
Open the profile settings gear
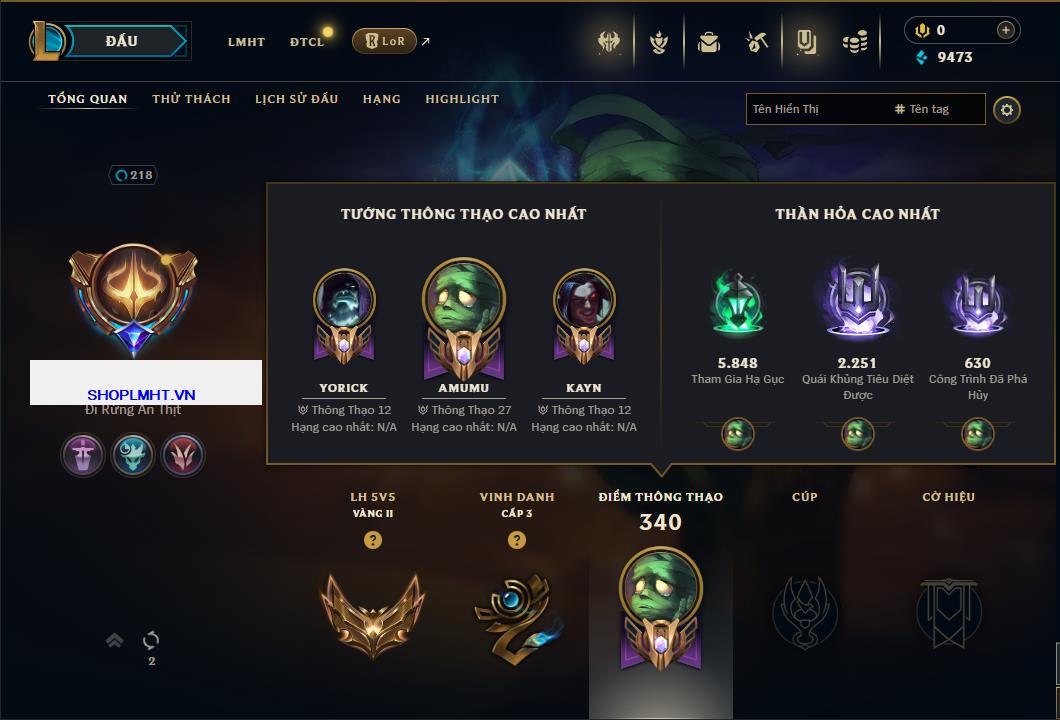click(x=1007, y=109)
